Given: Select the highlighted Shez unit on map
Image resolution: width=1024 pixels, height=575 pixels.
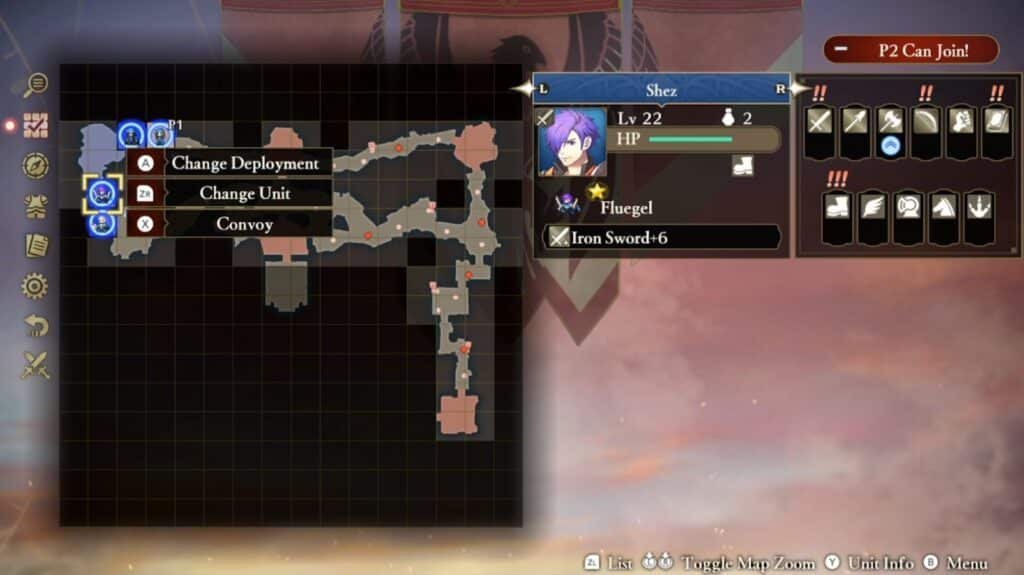Looking at the screenshot, I should (x=102, y=194).
